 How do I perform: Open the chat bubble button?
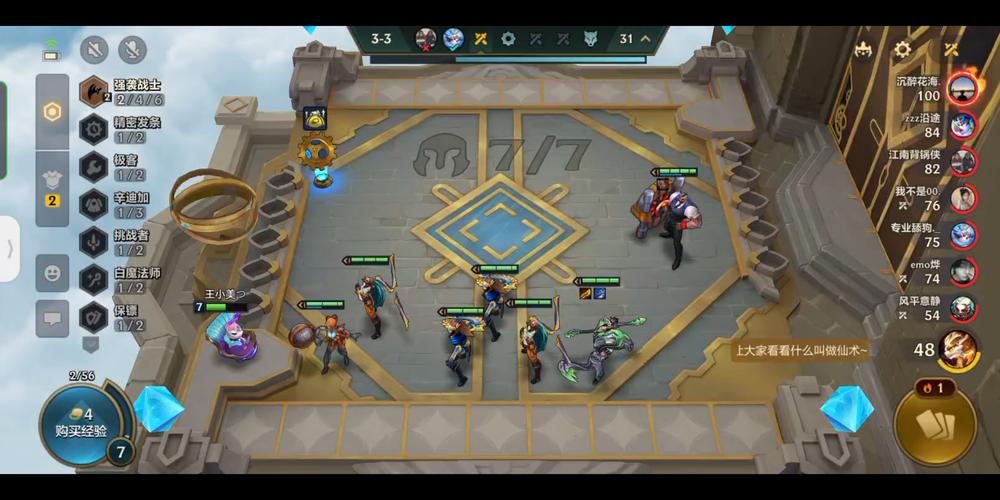click(52, 317)
